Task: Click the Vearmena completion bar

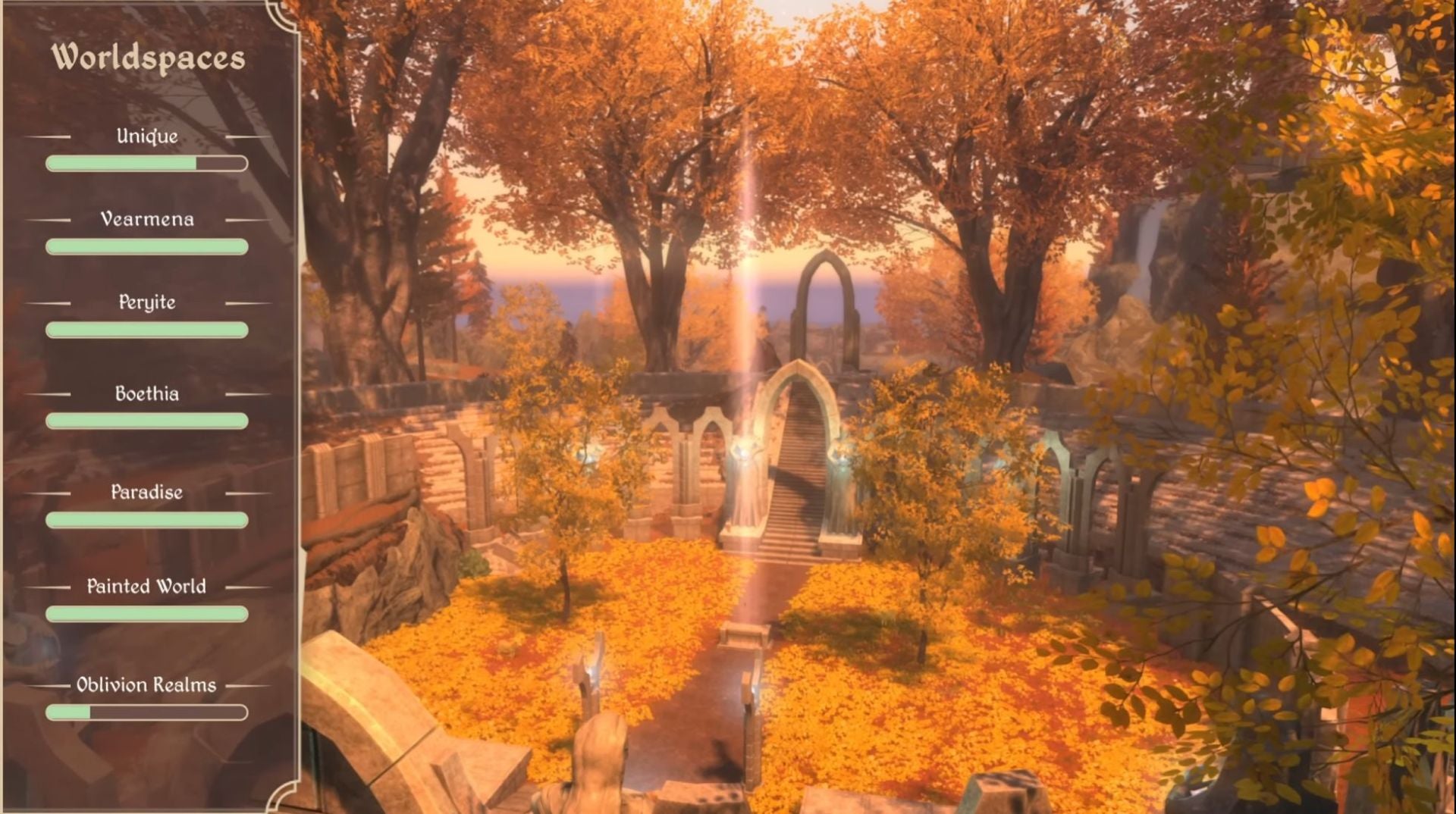Action: (146, 246)
